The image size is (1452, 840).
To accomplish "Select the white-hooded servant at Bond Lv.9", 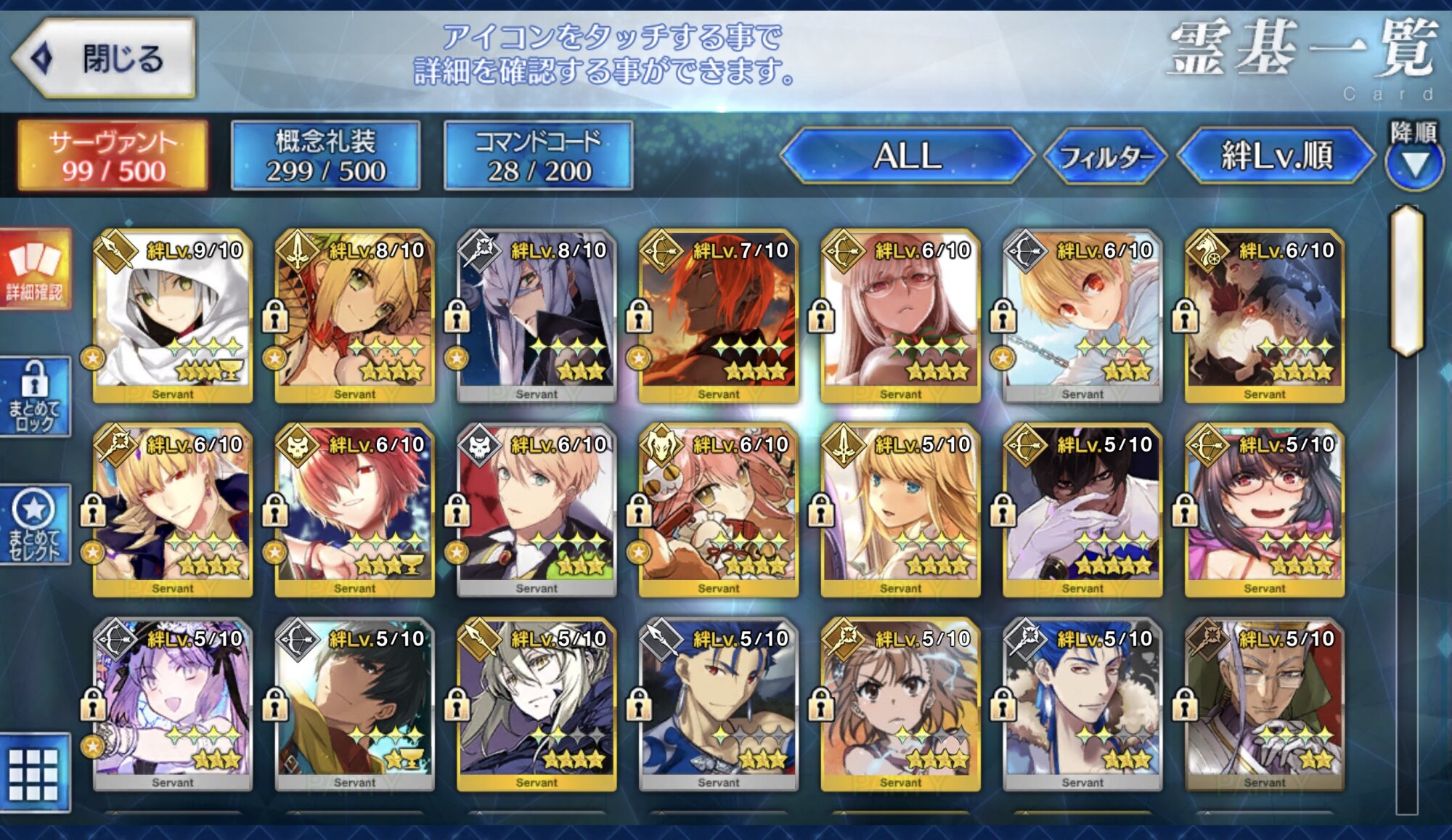I will 173,316.
